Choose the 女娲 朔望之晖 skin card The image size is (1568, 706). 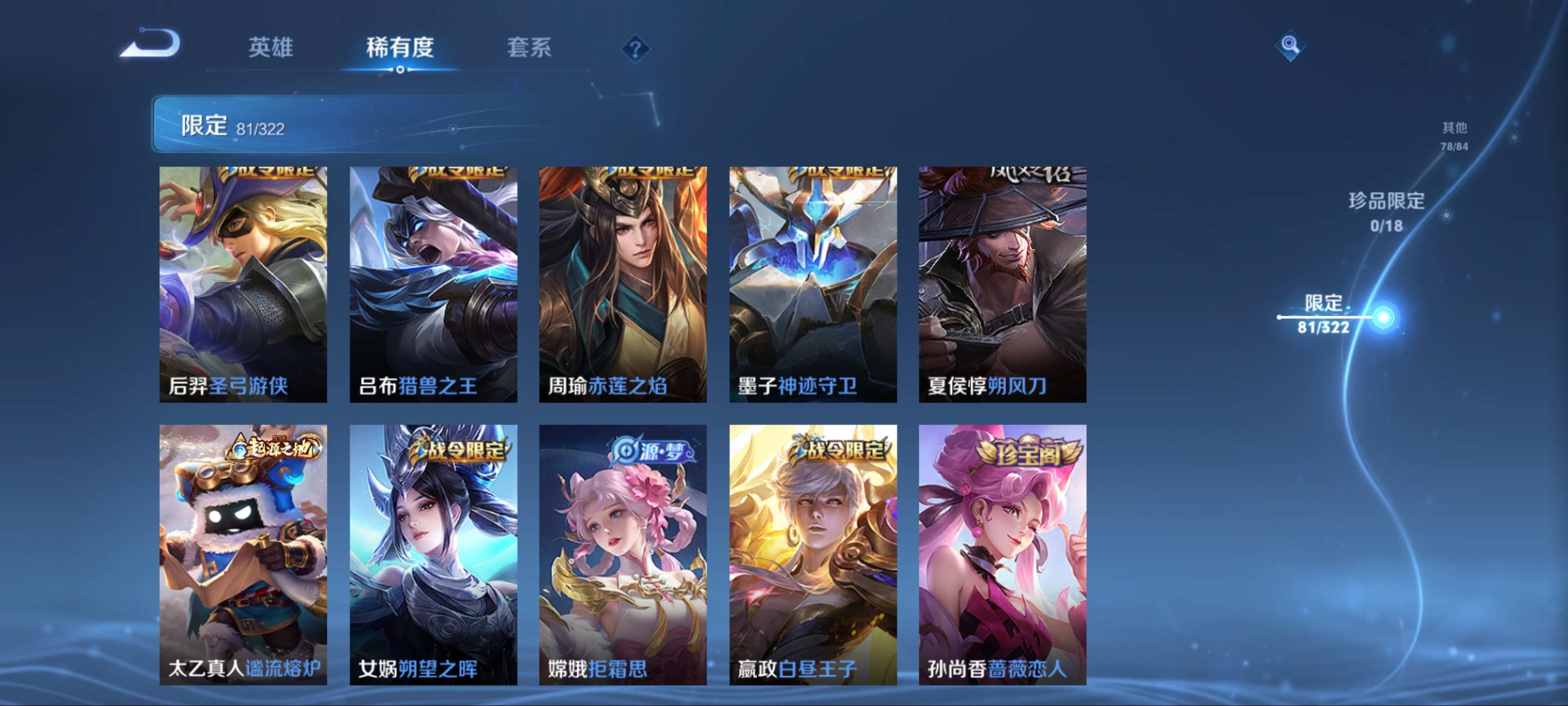point(433,555)
